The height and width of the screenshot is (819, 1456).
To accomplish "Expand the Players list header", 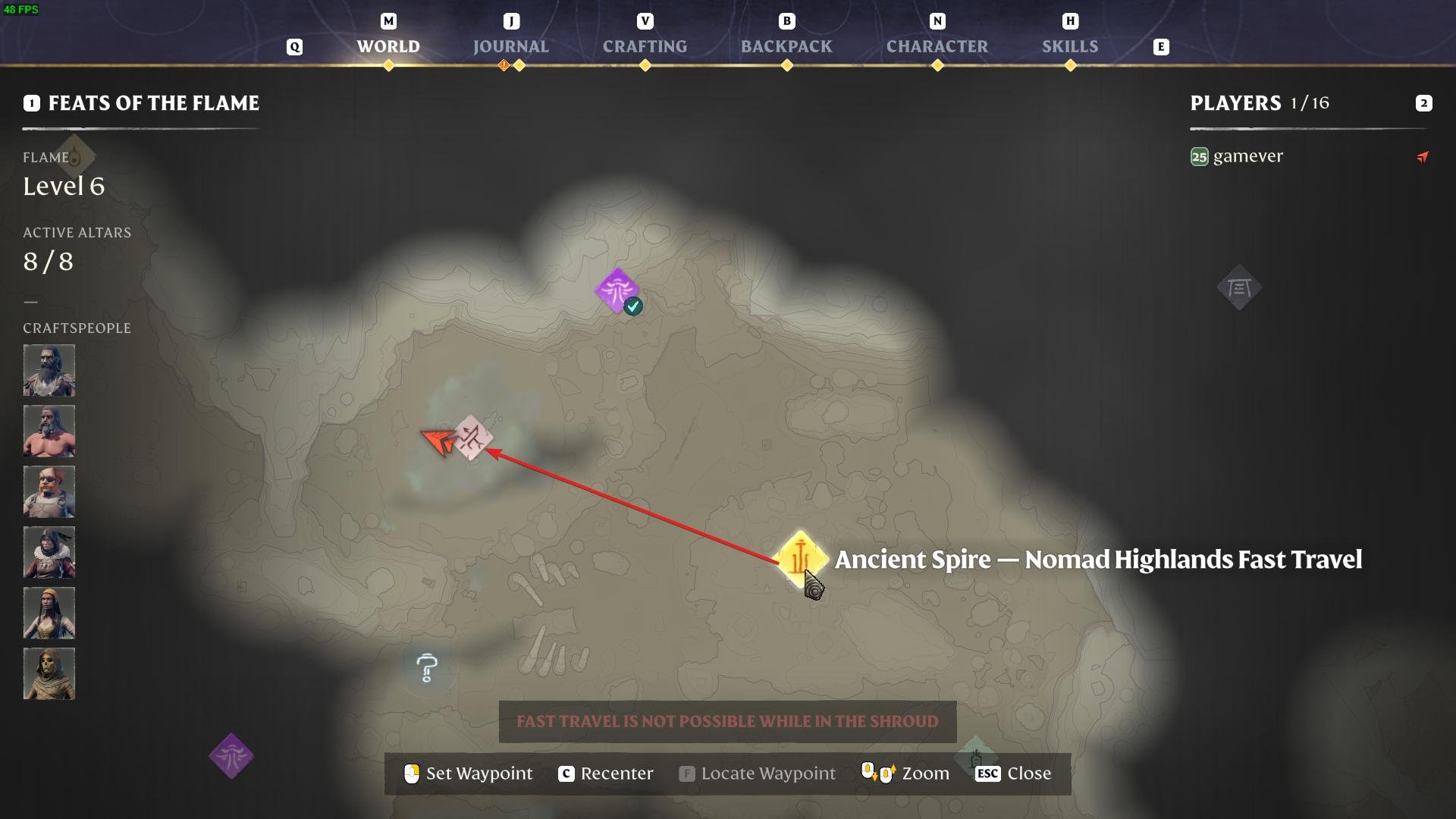I will (1259, 103).
